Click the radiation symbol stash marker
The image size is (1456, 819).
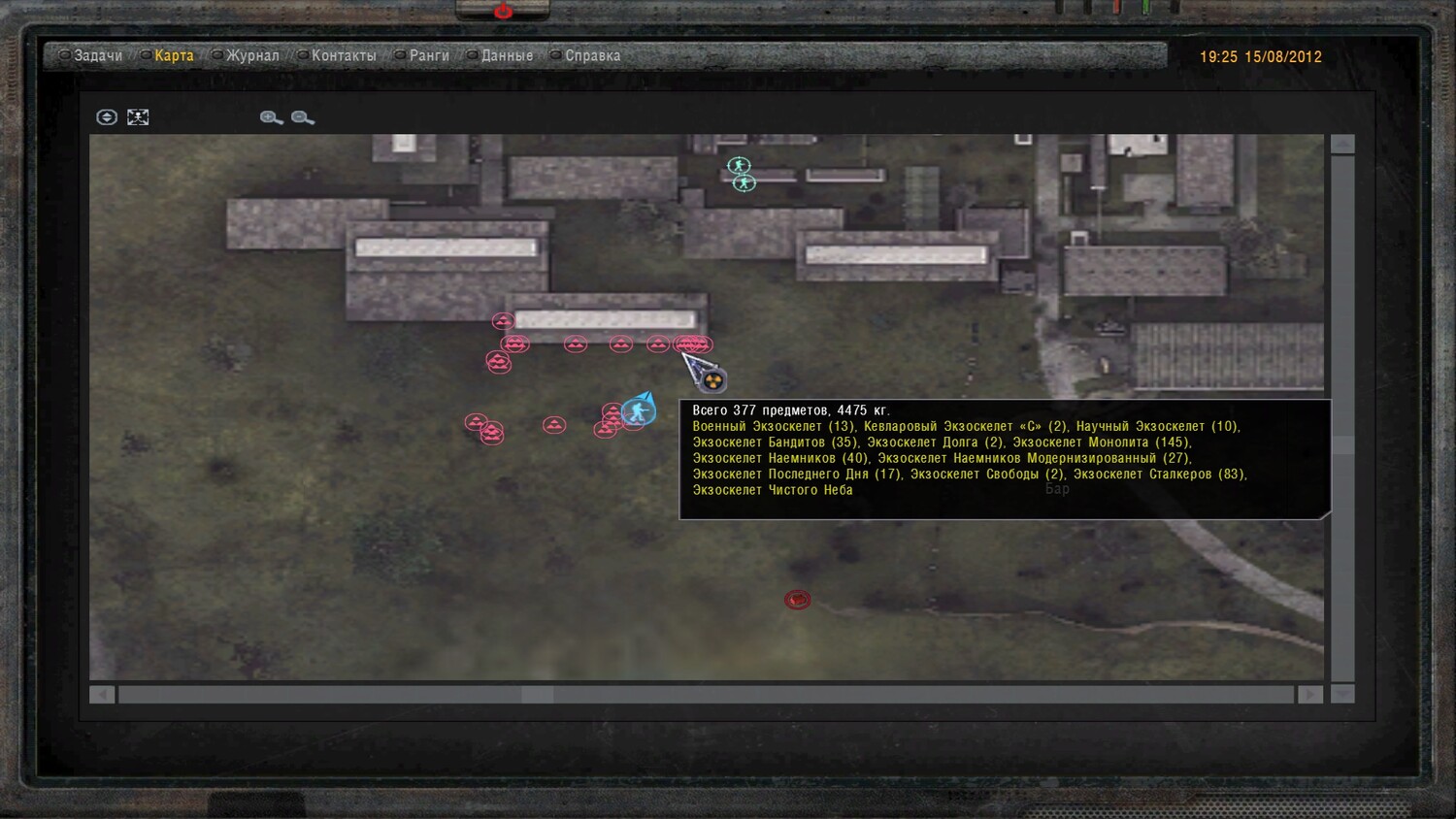point(713,379)
